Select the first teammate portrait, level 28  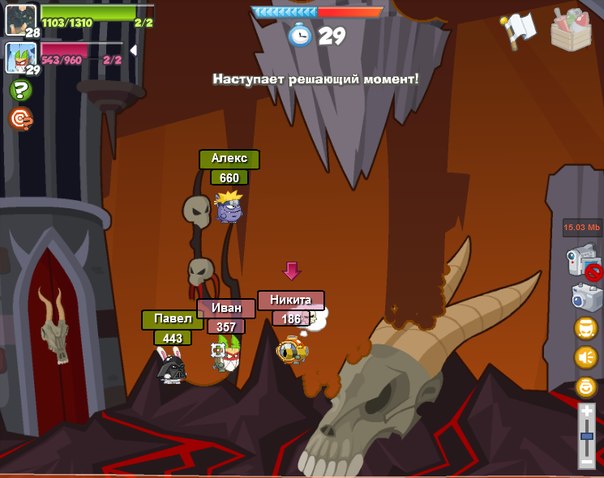coord(21,19)
